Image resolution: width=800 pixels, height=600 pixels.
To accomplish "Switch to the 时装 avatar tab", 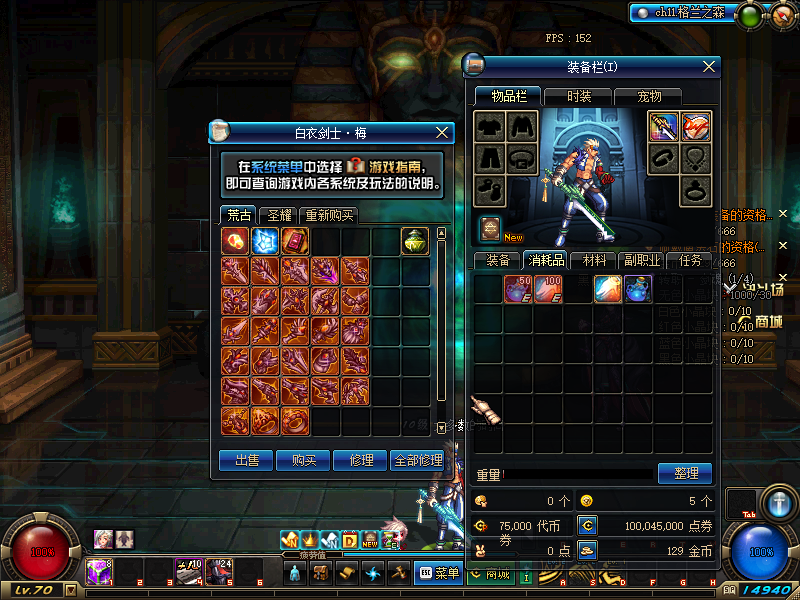I will point(579,96).
